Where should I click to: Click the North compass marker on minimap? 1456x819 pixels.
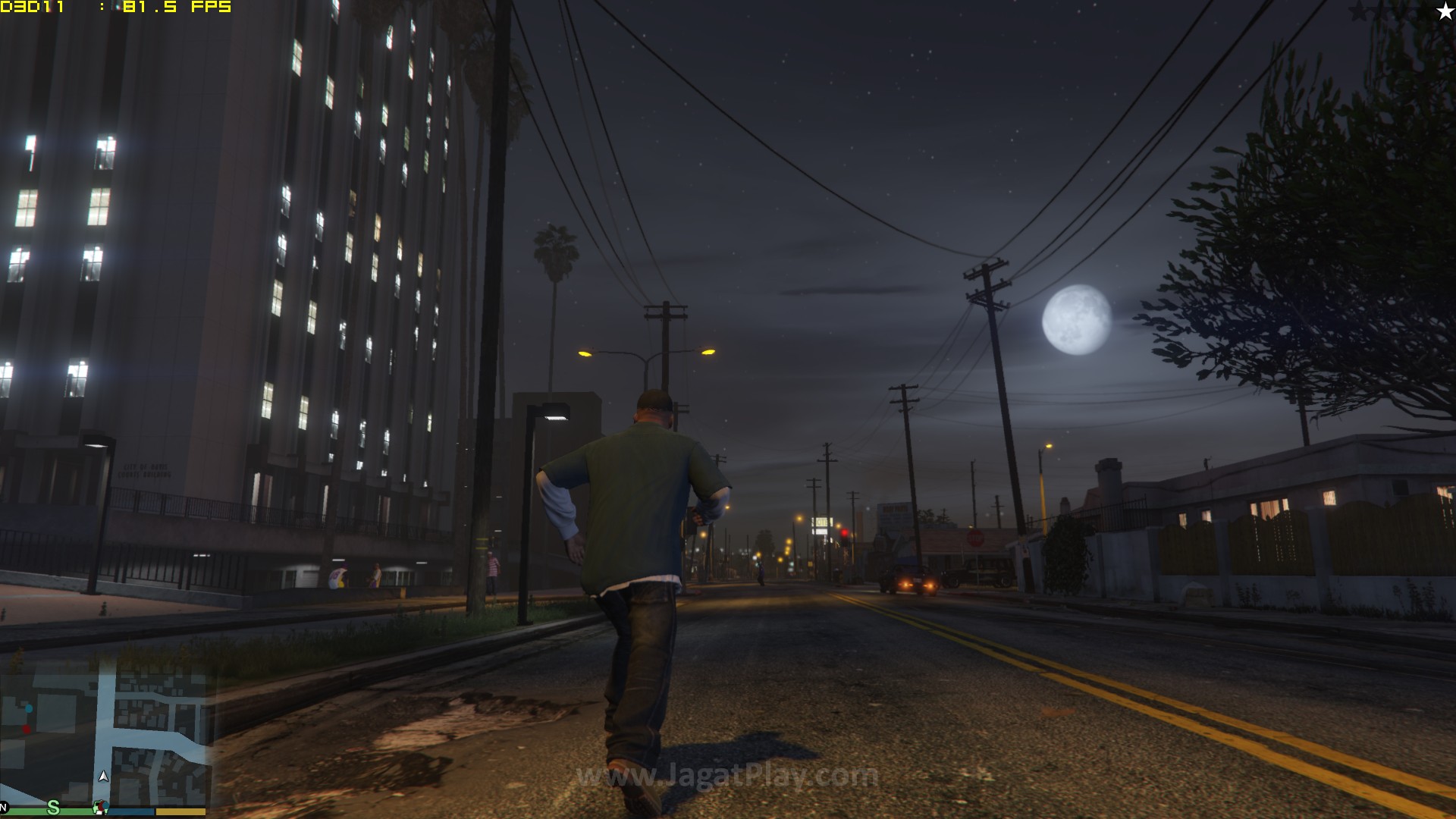pos(4,807)
